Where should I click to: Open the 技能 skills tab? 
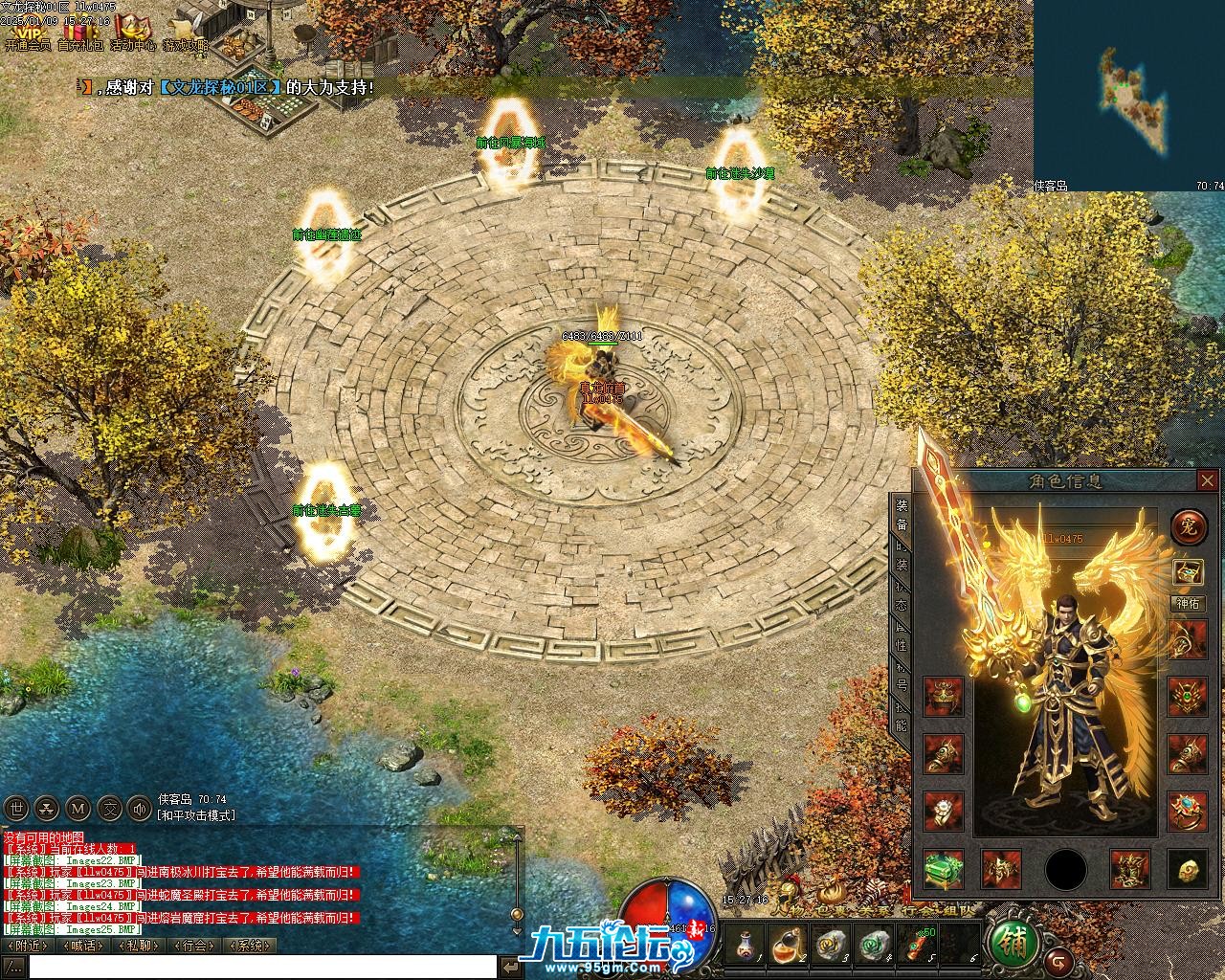901,718
